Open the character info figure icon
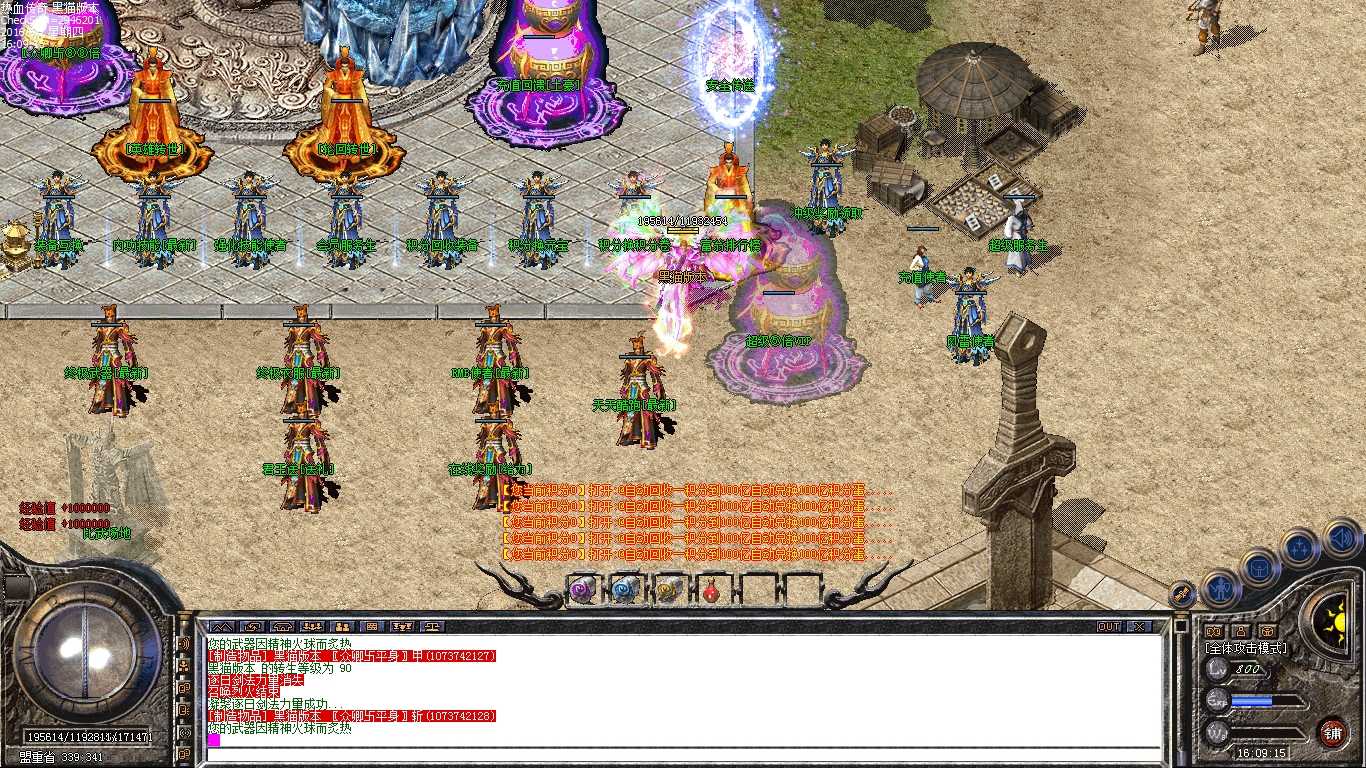 (x=1219, y=590)
